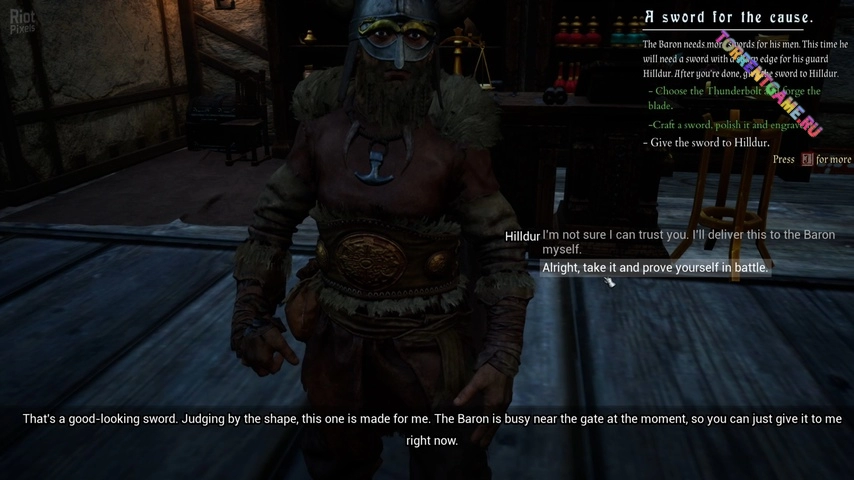Open "A sword for the cause" quest tracker
Screen dimensions: 854x480
[x=728, y=17]
